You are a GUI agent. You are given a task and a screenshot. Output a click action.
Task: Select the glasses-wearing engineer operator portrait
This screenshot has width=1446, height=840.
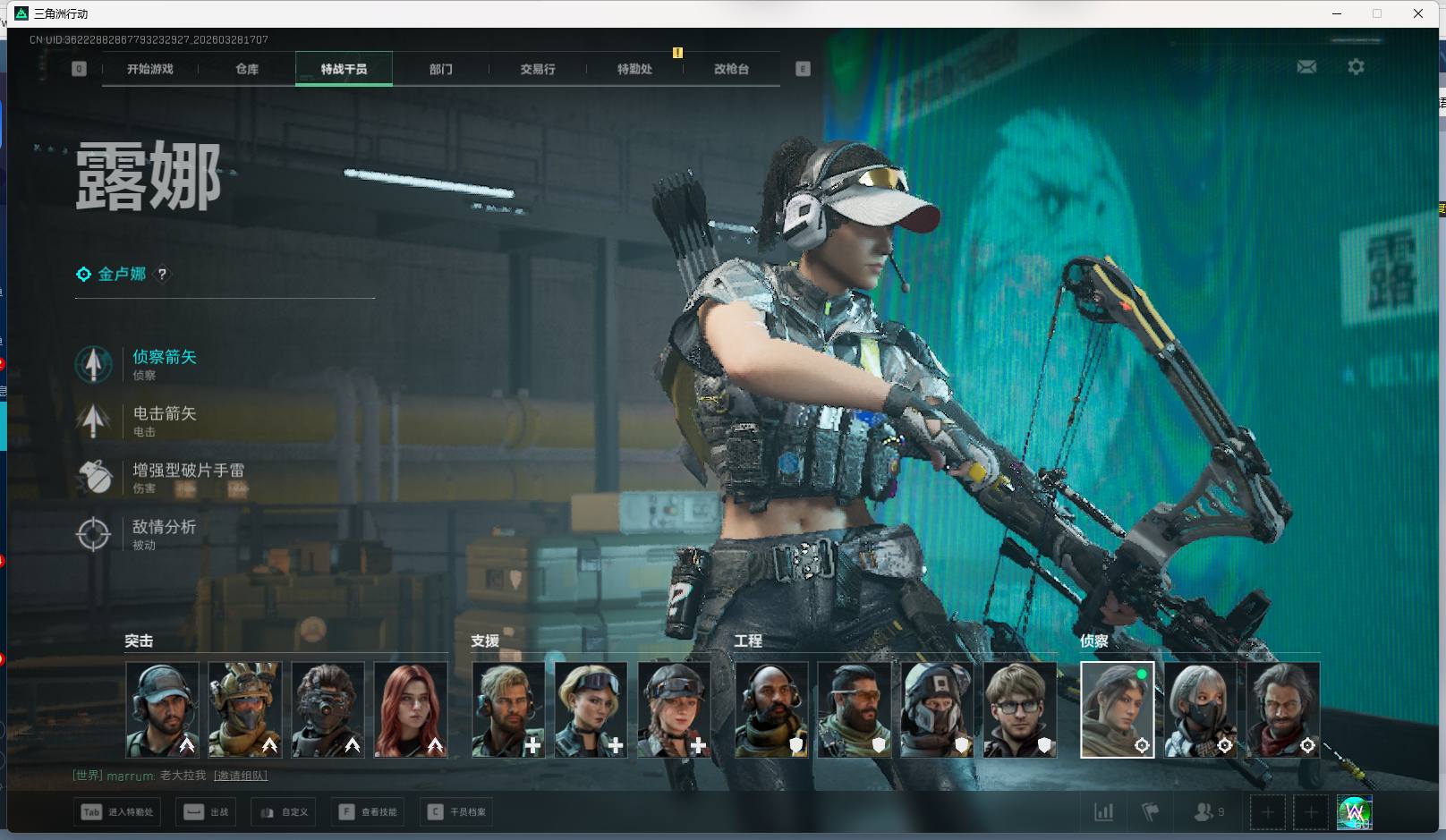coord(1020,709)
